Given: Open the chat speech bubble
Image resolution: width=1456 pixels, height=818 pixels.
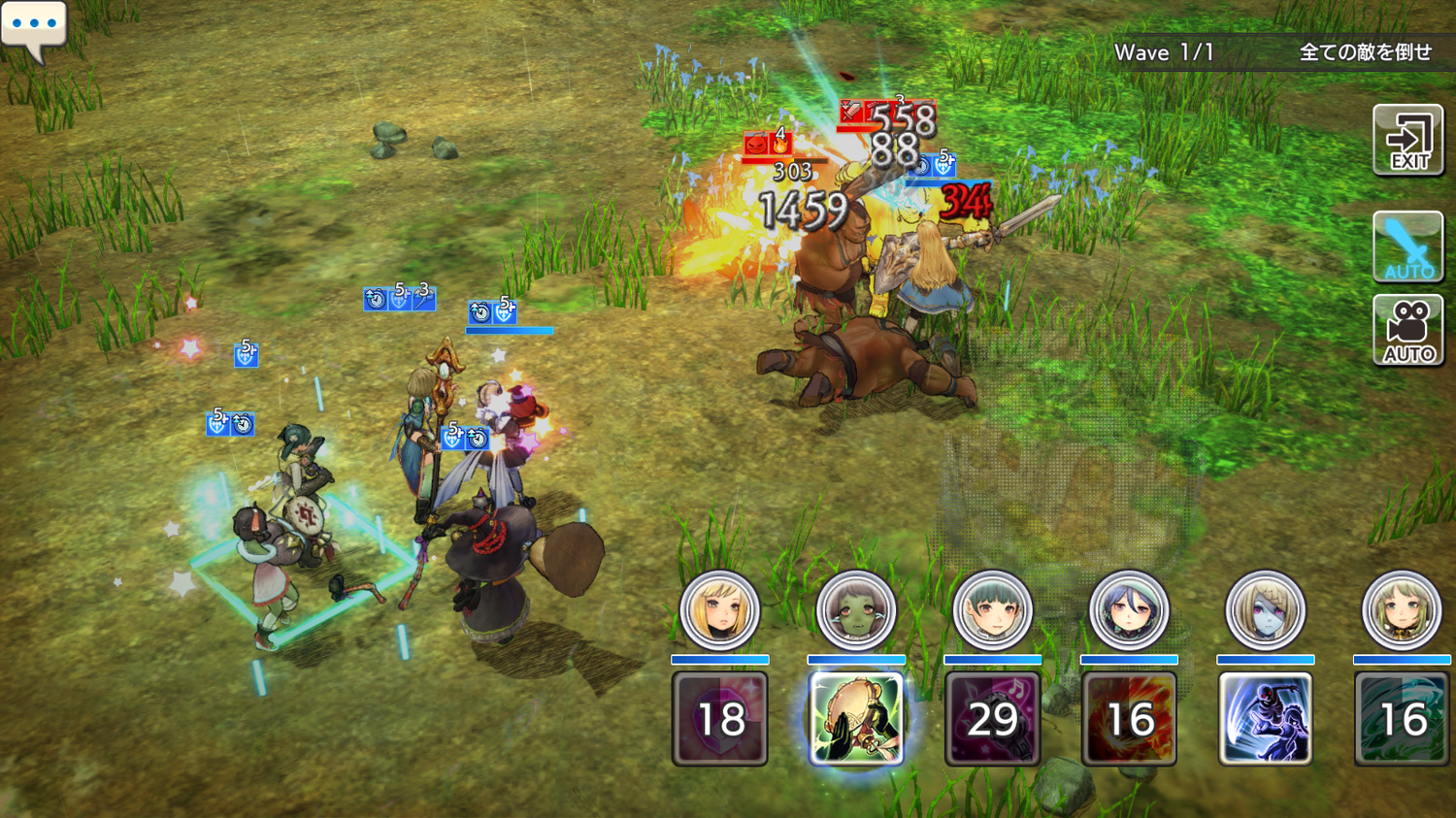Looking at the screenshot, I should 35,27.
